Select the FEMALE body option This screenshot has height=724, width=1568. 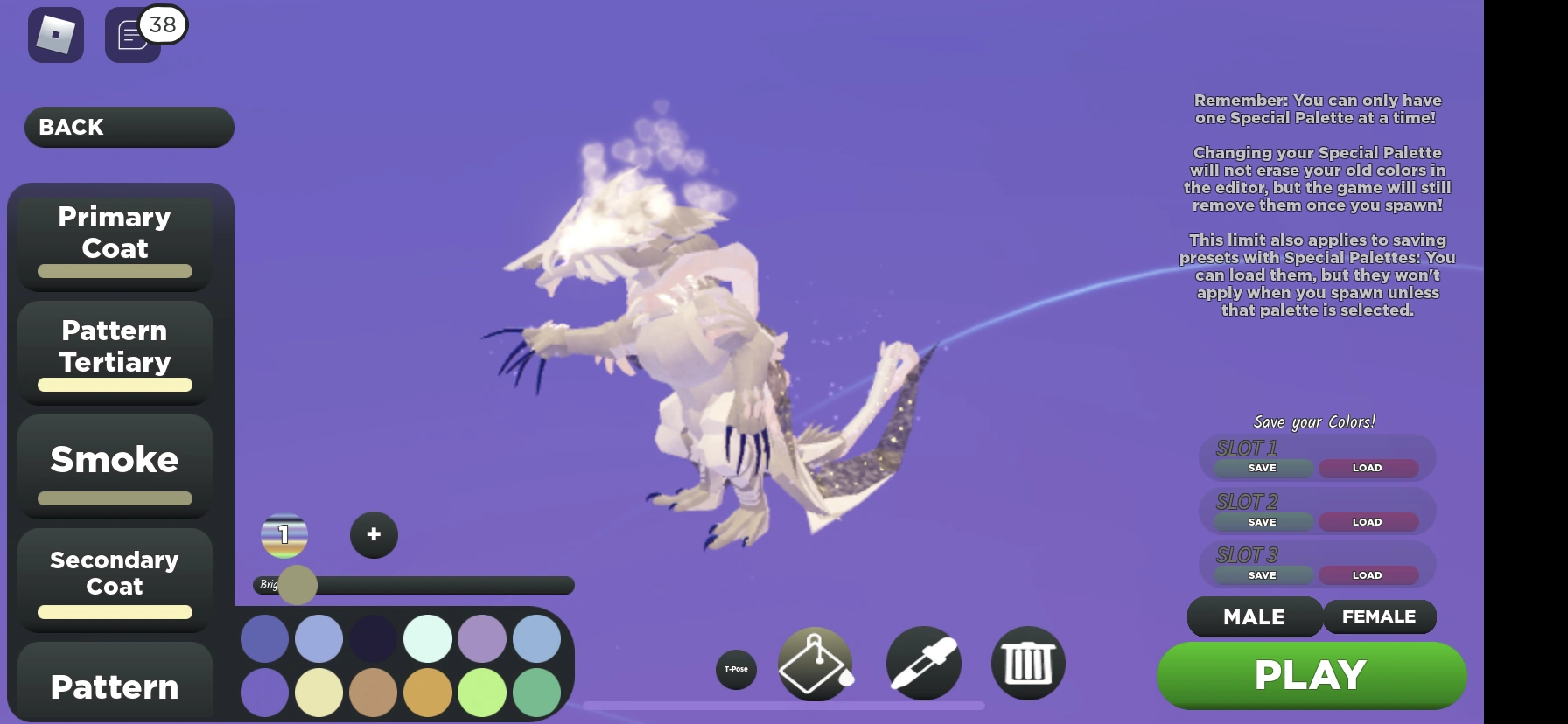click(x=1380, y=616)
